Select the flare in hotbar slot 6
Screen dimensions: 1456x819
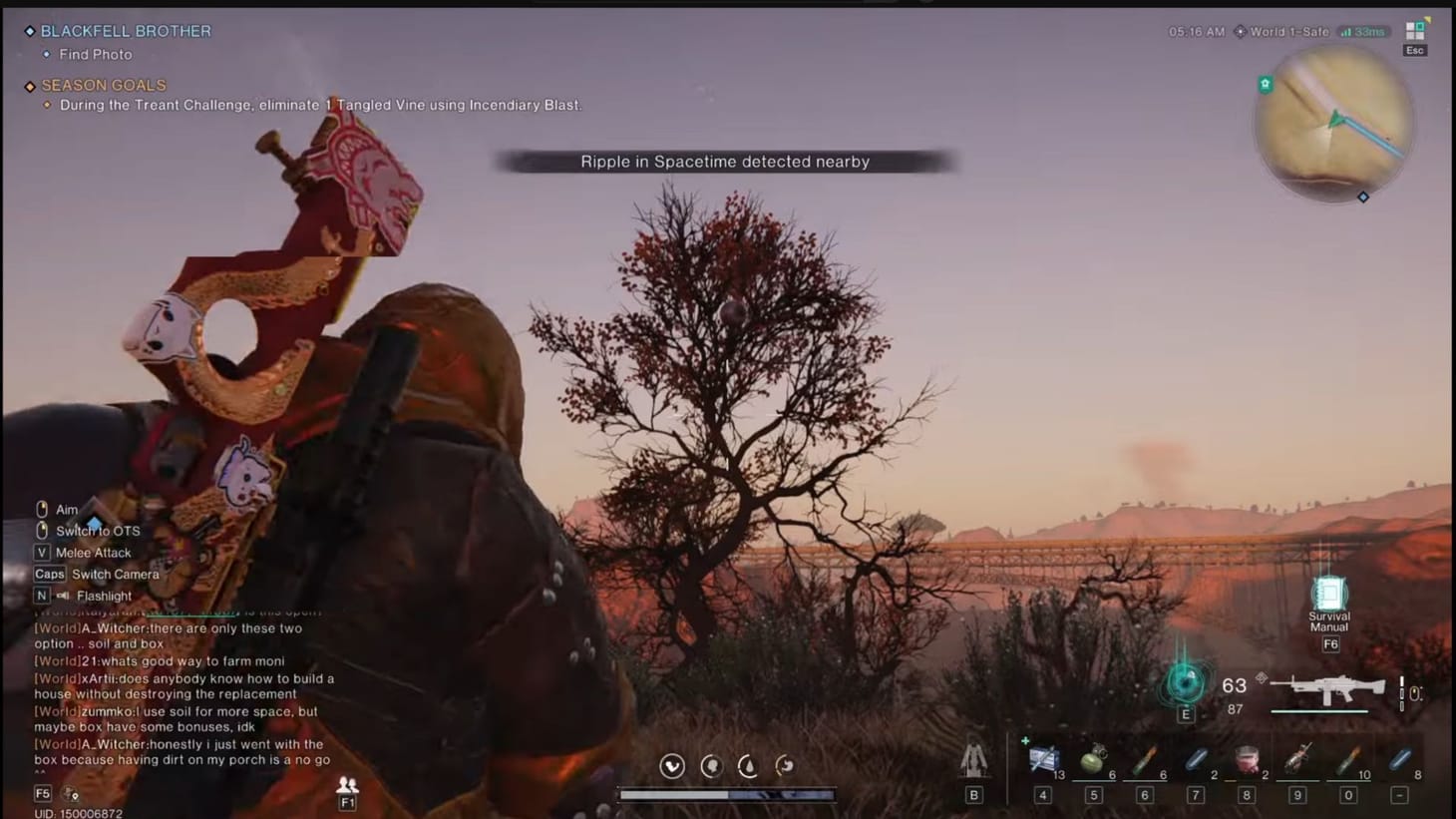point(1143,760)
